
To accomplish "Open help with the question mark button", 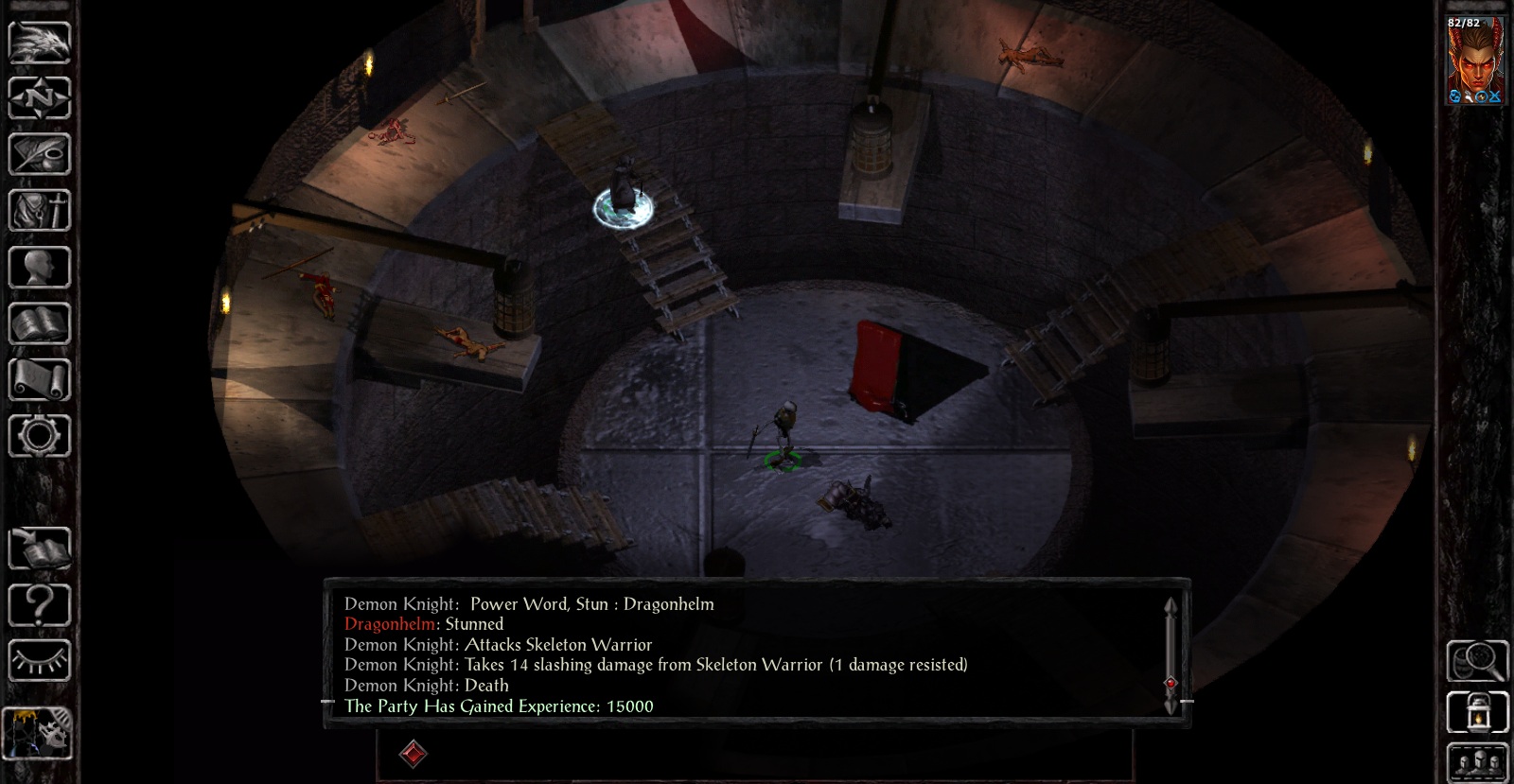I will click(x=39, y=603).
